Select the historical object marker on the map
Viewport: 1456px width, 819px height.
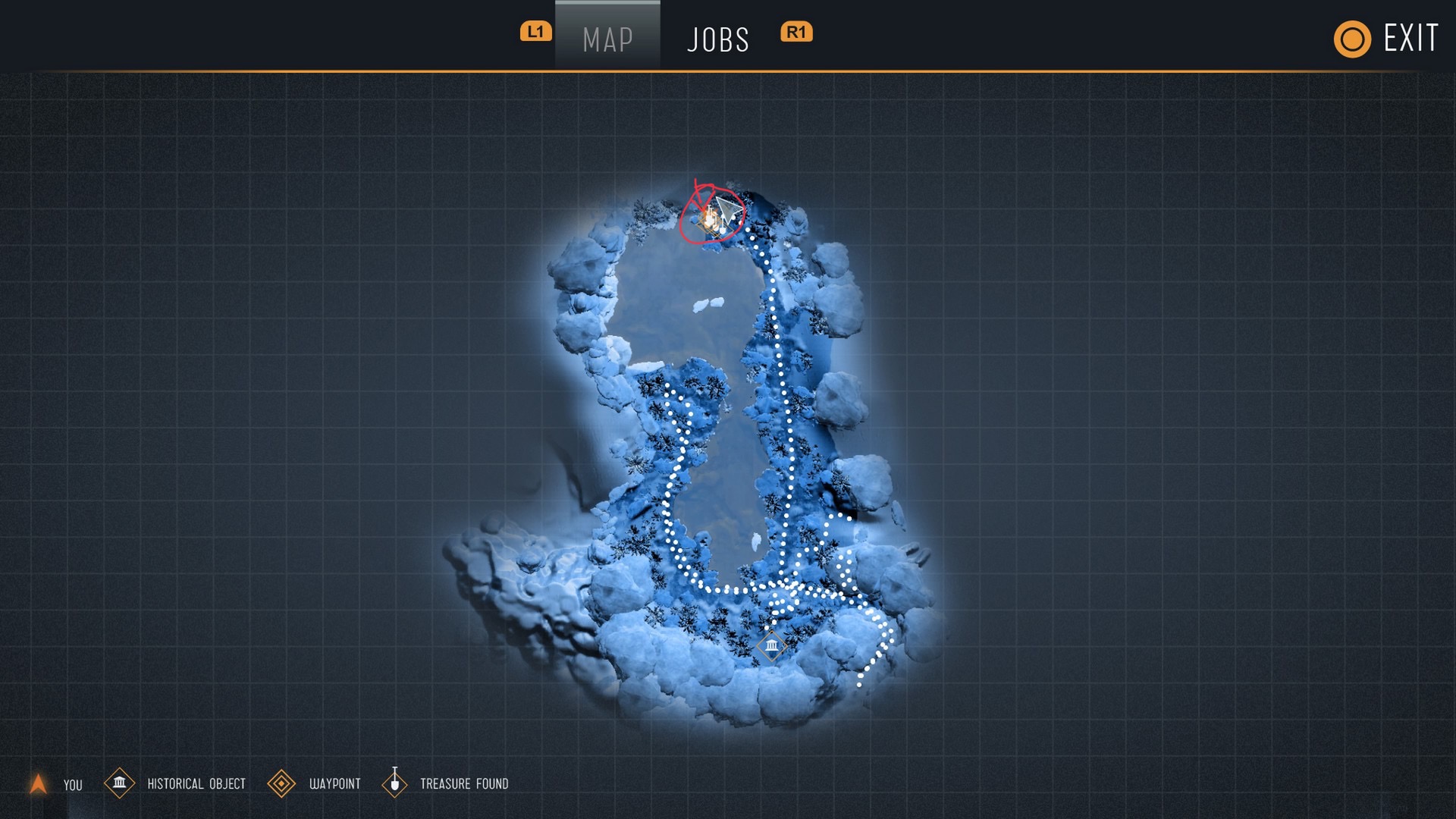[771, 645]
